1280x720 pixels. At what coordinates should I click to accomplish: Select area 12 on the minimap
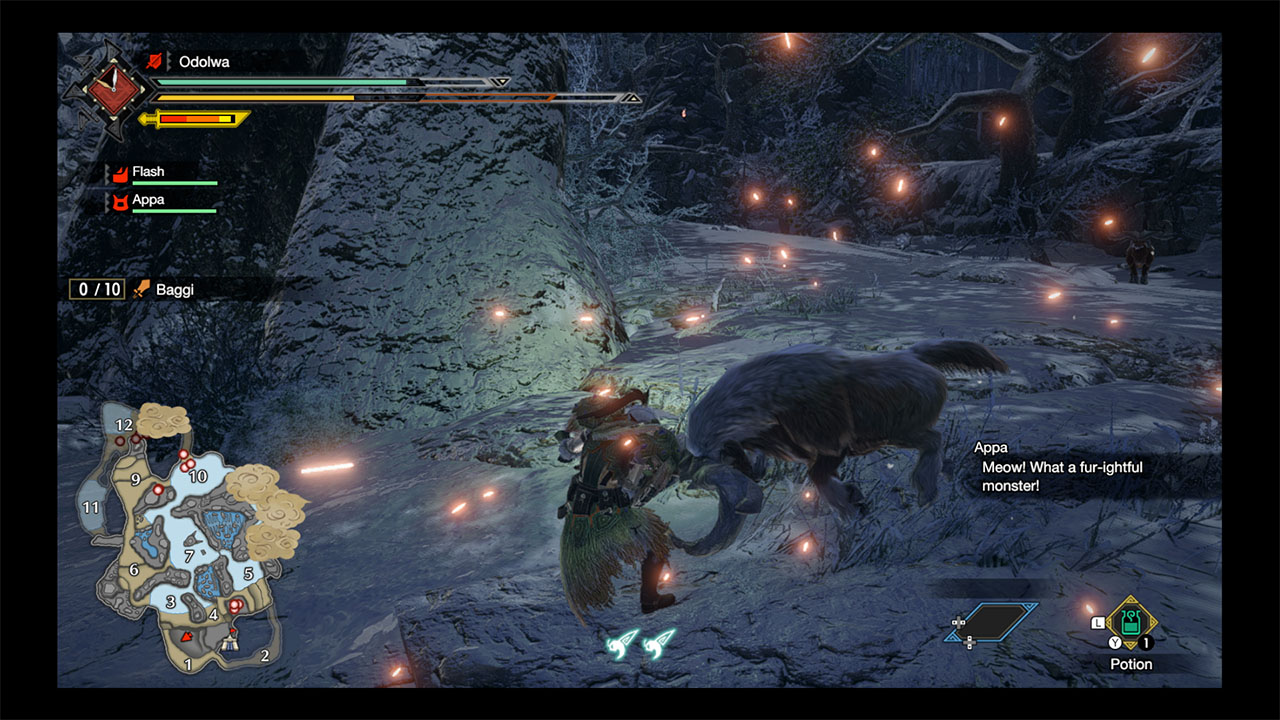(x=124, y=425)
